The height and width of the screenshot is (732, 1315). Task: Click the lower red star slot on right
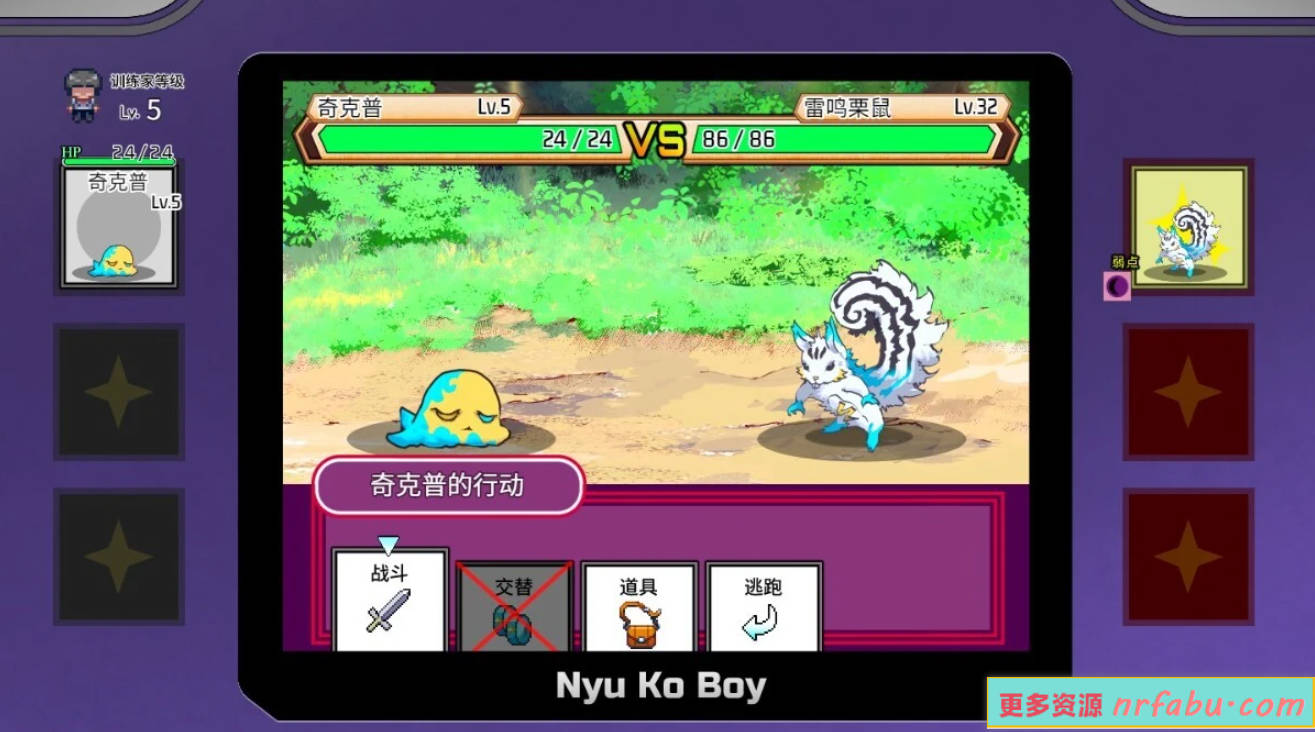1189,557
